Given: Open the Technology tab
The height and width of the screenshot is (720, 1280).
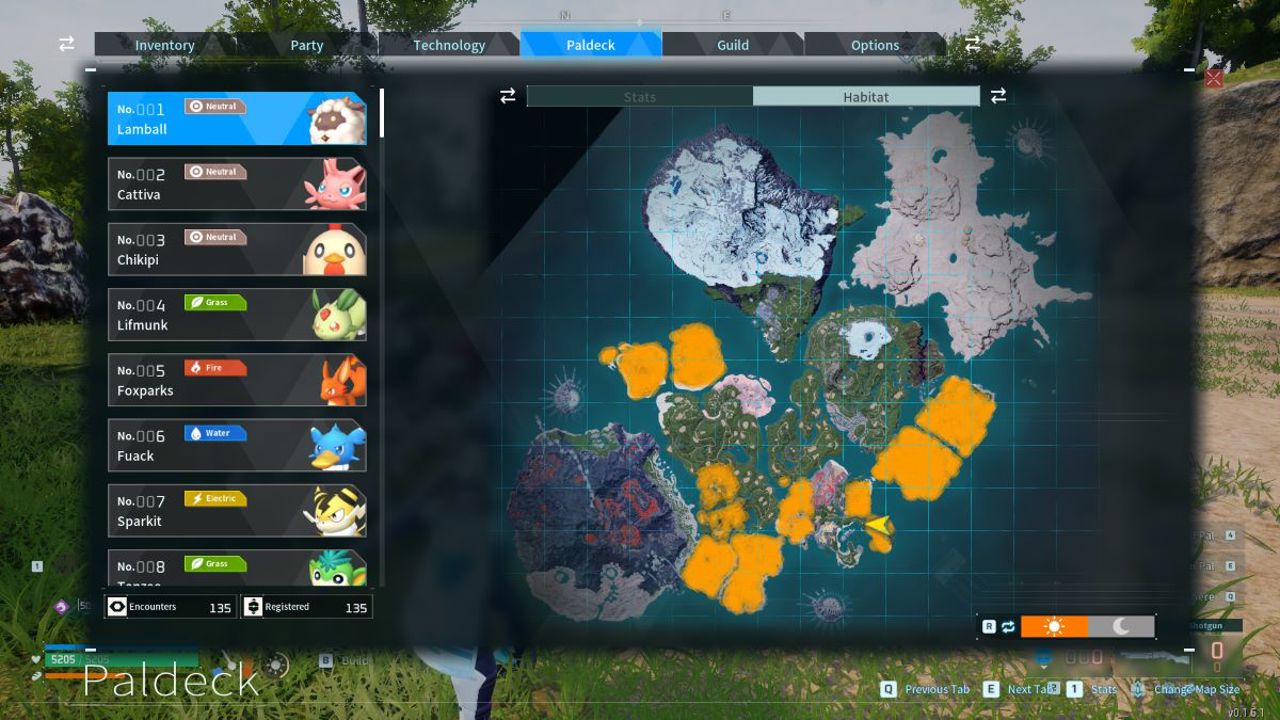Looking at the screenshot, I should [449, 45].
